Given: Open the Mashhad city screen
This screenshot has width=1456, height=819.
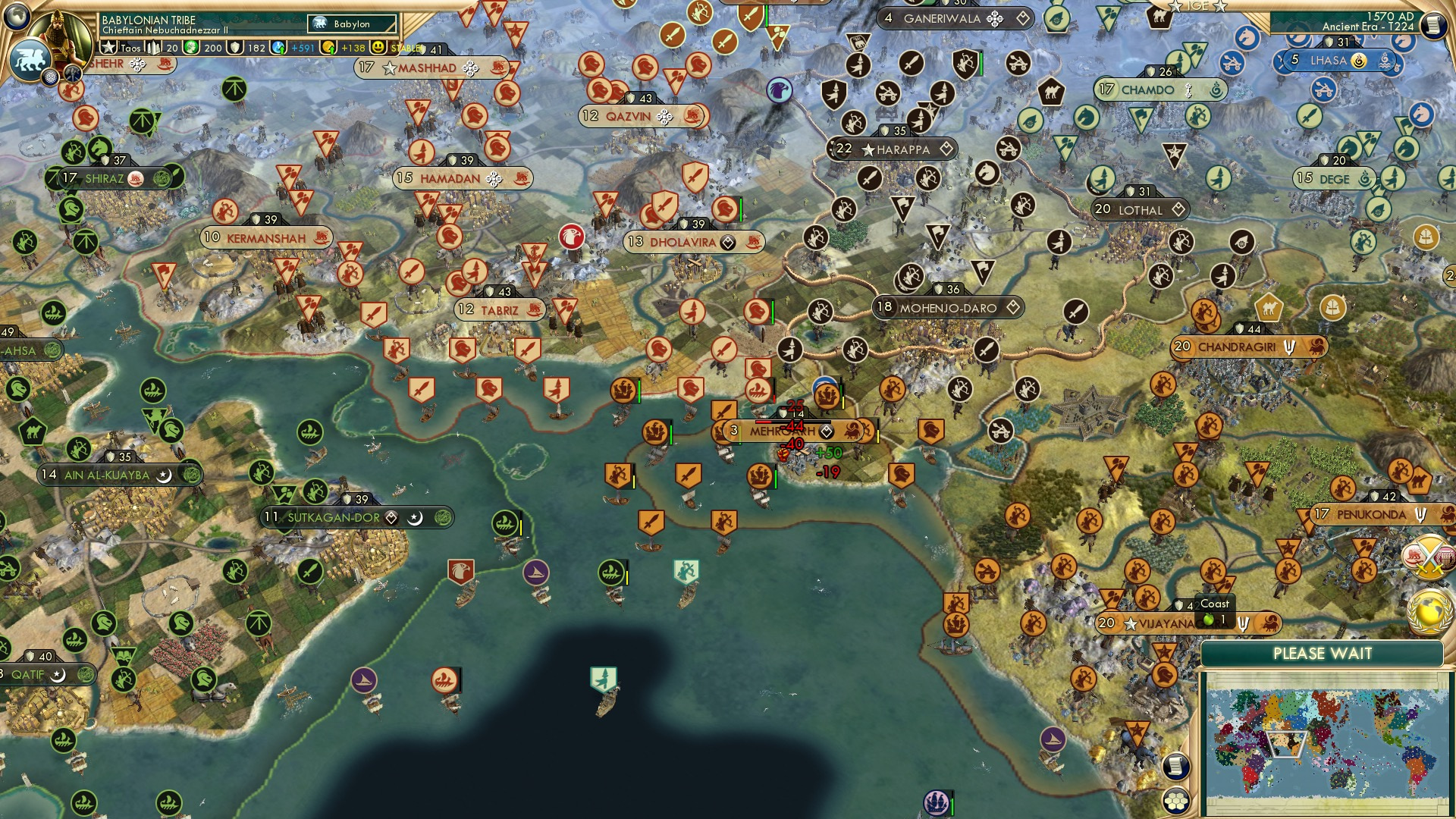Looking at the screenshot, I should tap(427, 67).
